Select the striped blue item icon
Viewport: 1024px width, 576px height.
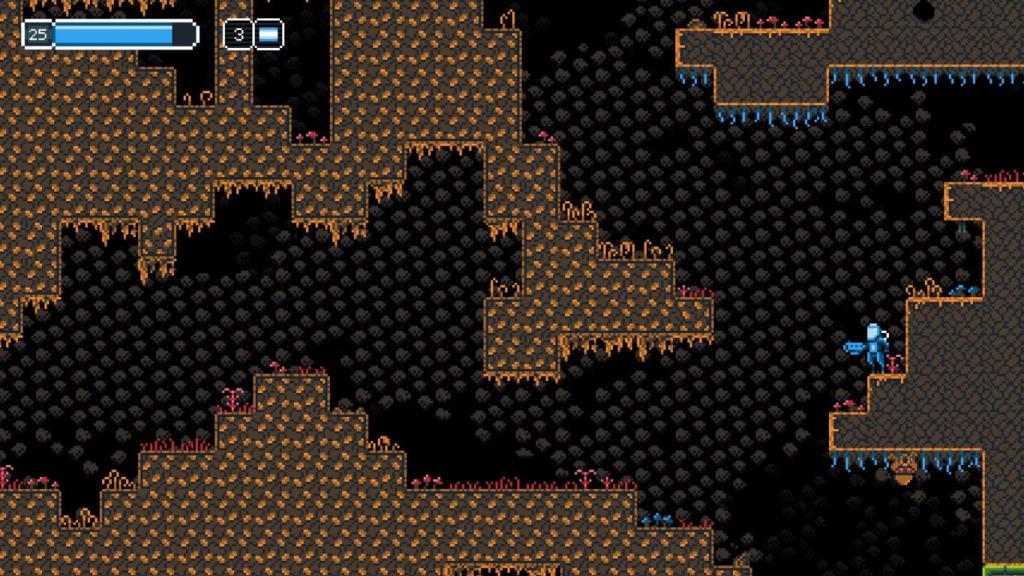click(268, 36)
